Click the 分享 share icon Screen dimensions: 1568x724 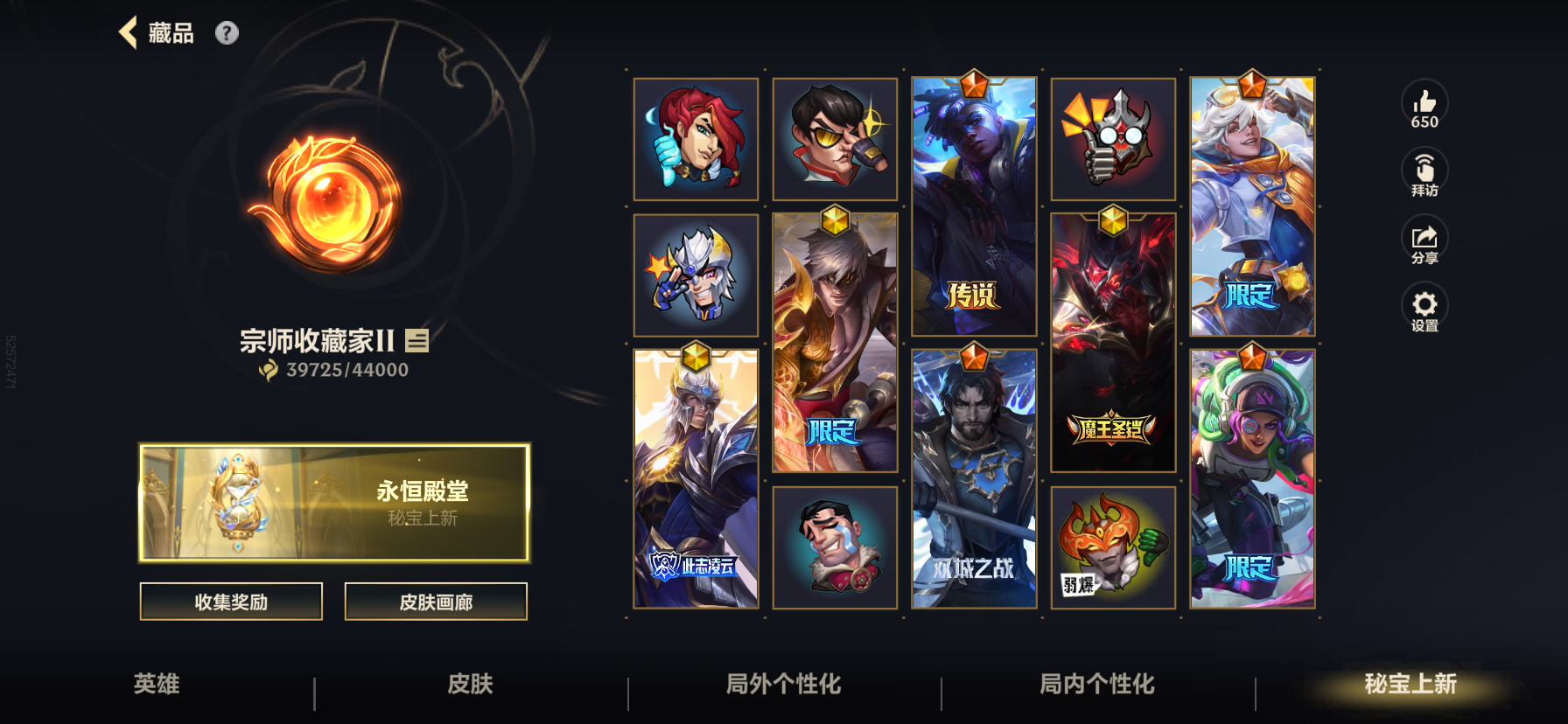[x=1424, y=239]
